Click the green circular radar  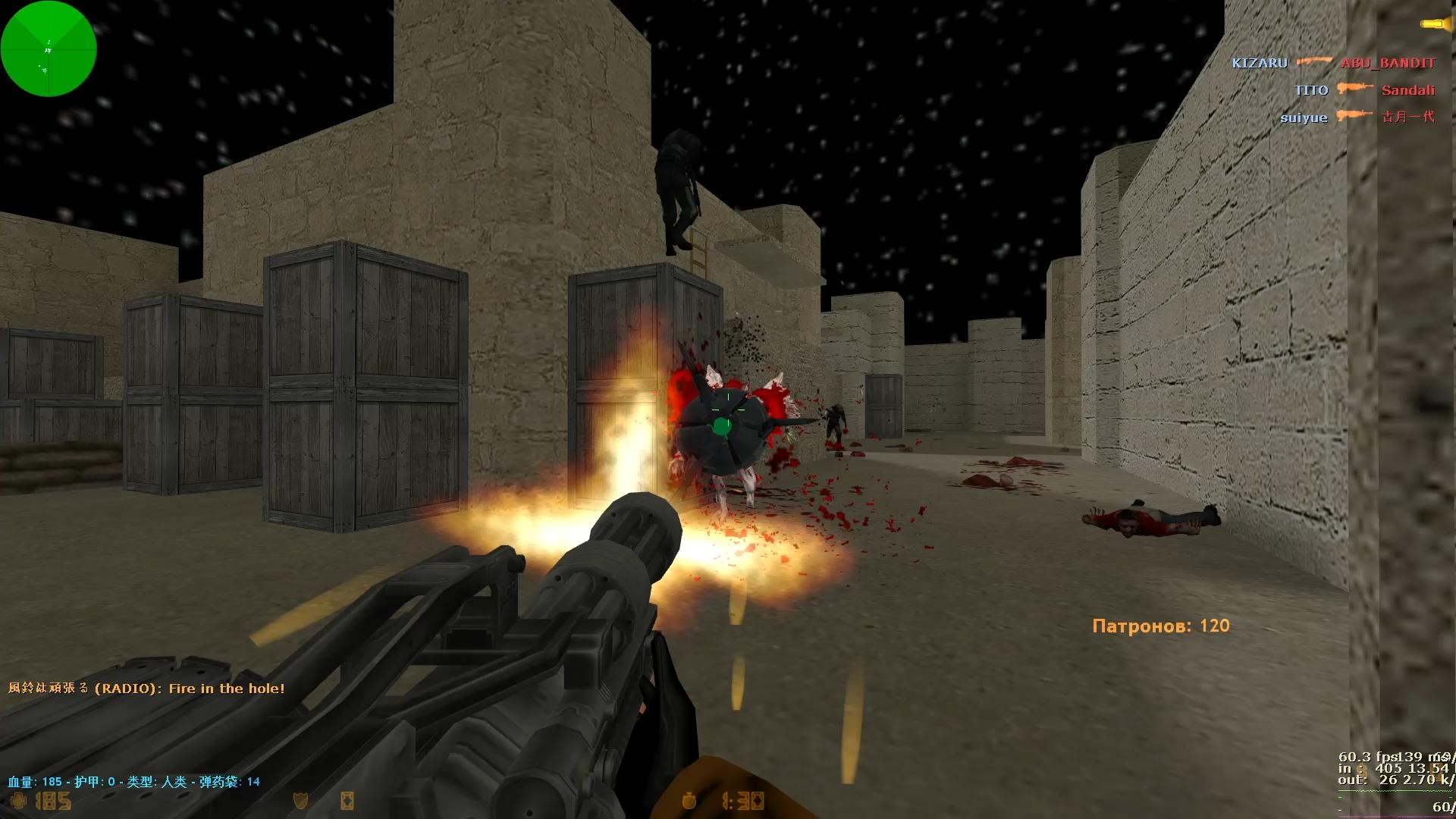click(x=49, y=49)
